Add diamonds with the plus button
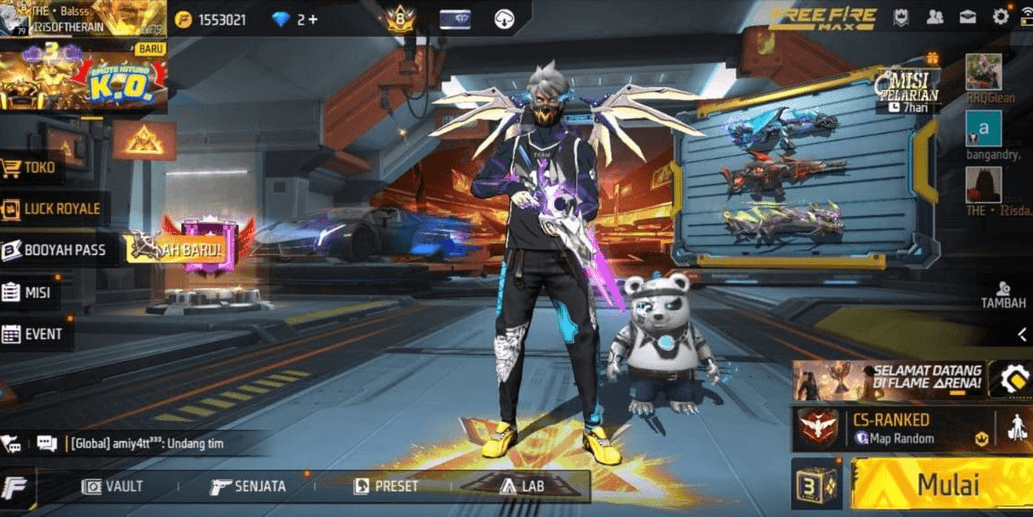The height and width of the screenshot is (517, 1033). (313, 19)
